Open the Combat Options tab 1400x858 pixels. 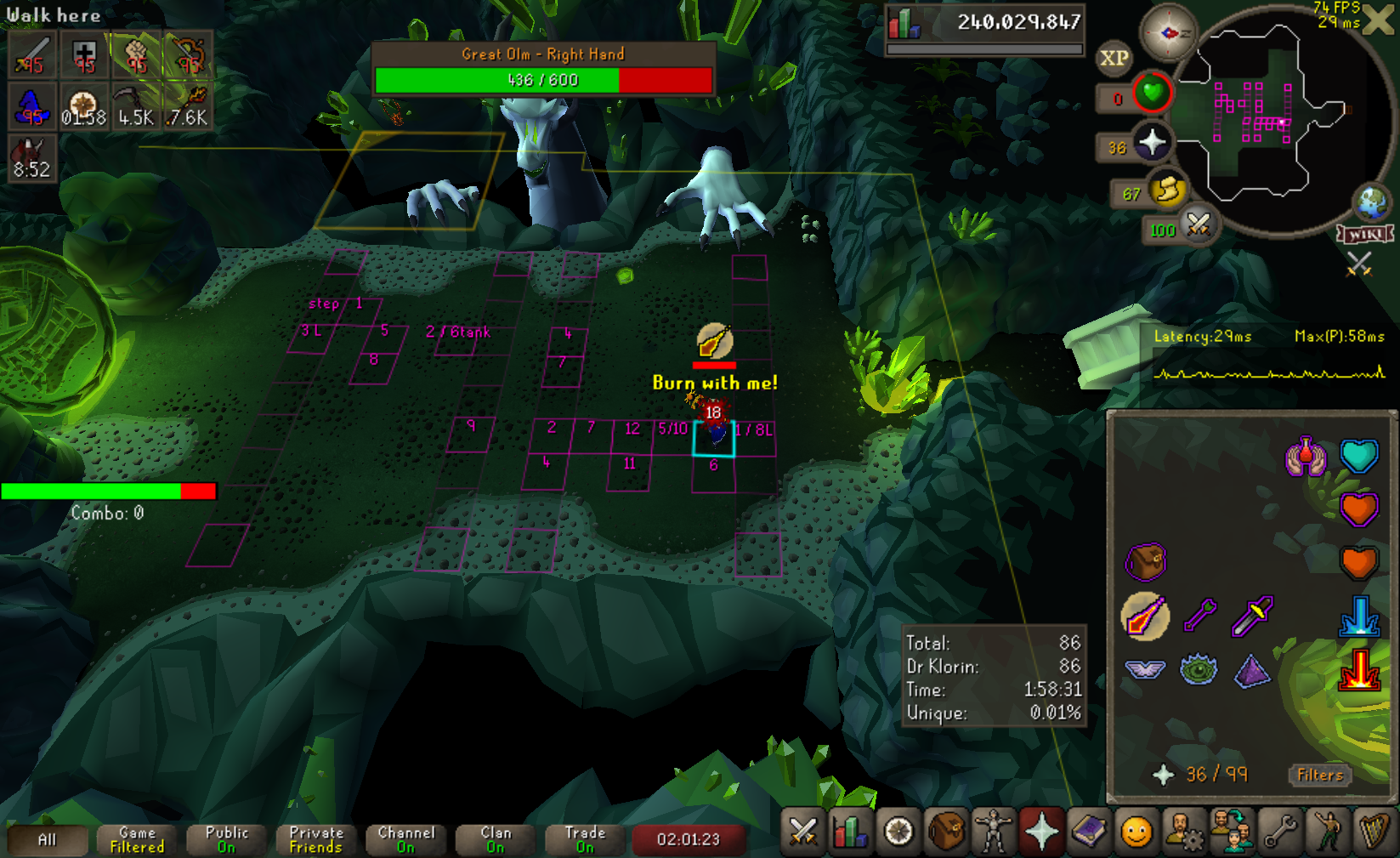pyautogui.click(x=803, y=832)
